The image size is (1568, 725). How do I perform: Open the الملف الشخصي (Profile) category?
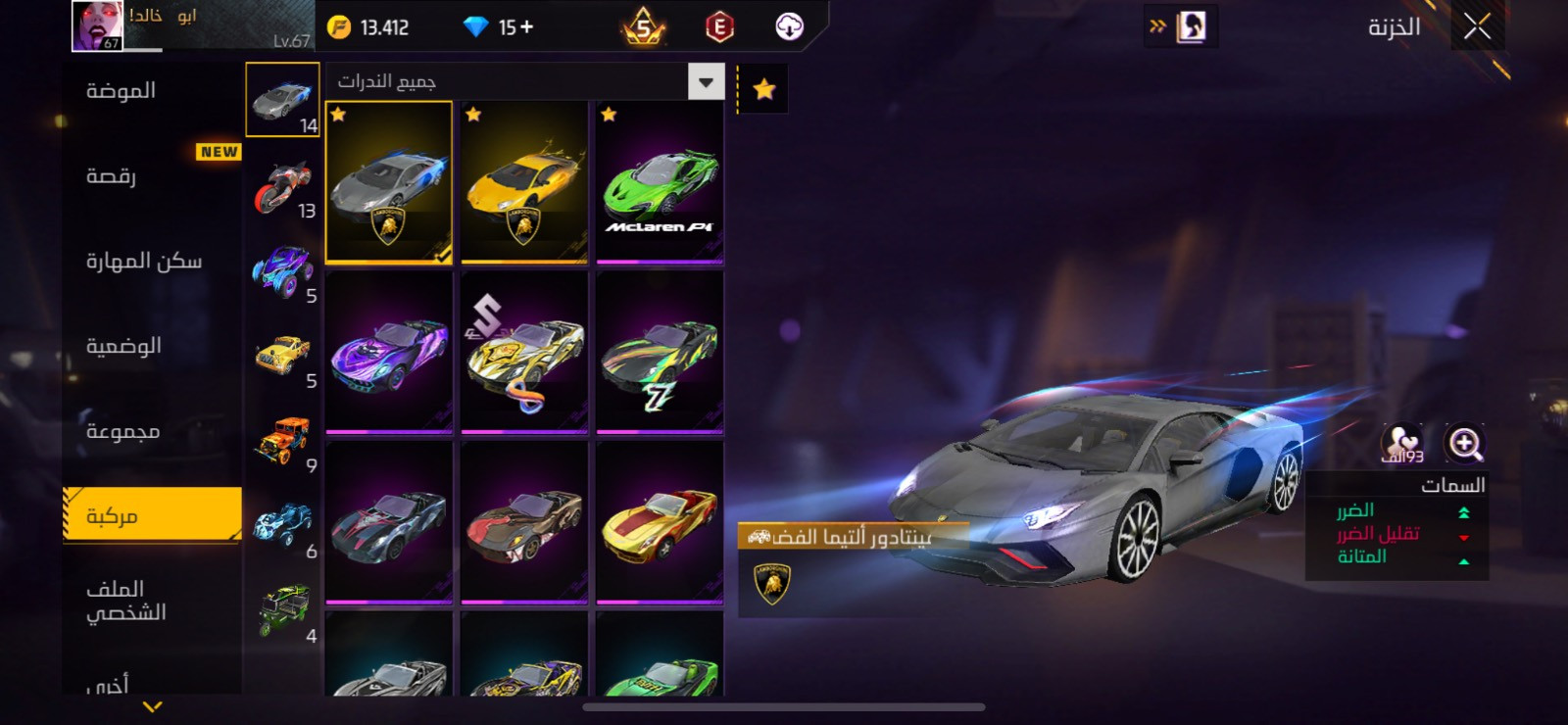tap(126, 600)
